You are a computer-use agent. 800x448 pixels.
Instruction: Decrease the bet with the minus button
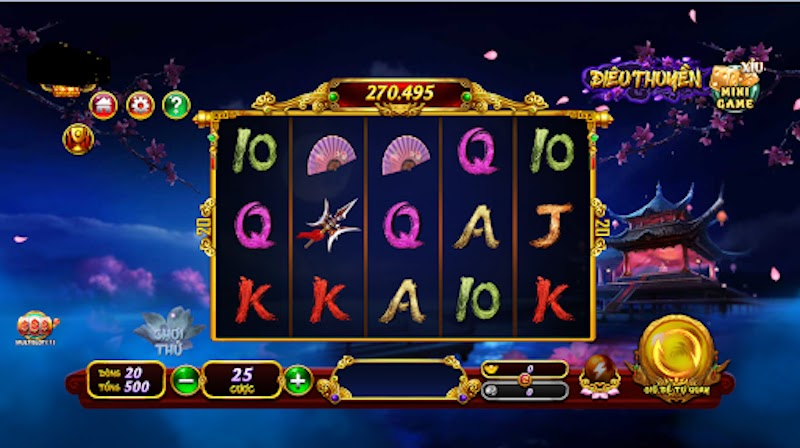click(x=185, y=380)
